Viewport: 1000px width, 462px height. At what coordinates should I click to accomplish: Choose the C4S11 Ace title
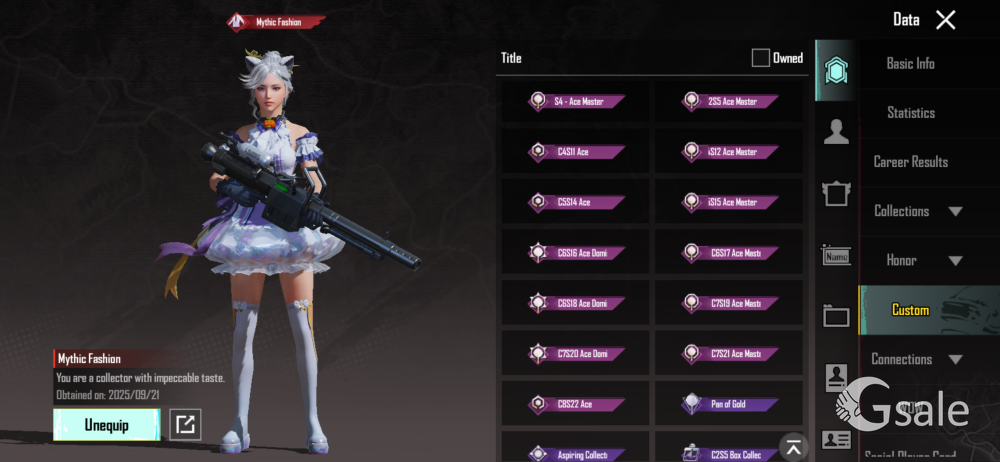576,152
